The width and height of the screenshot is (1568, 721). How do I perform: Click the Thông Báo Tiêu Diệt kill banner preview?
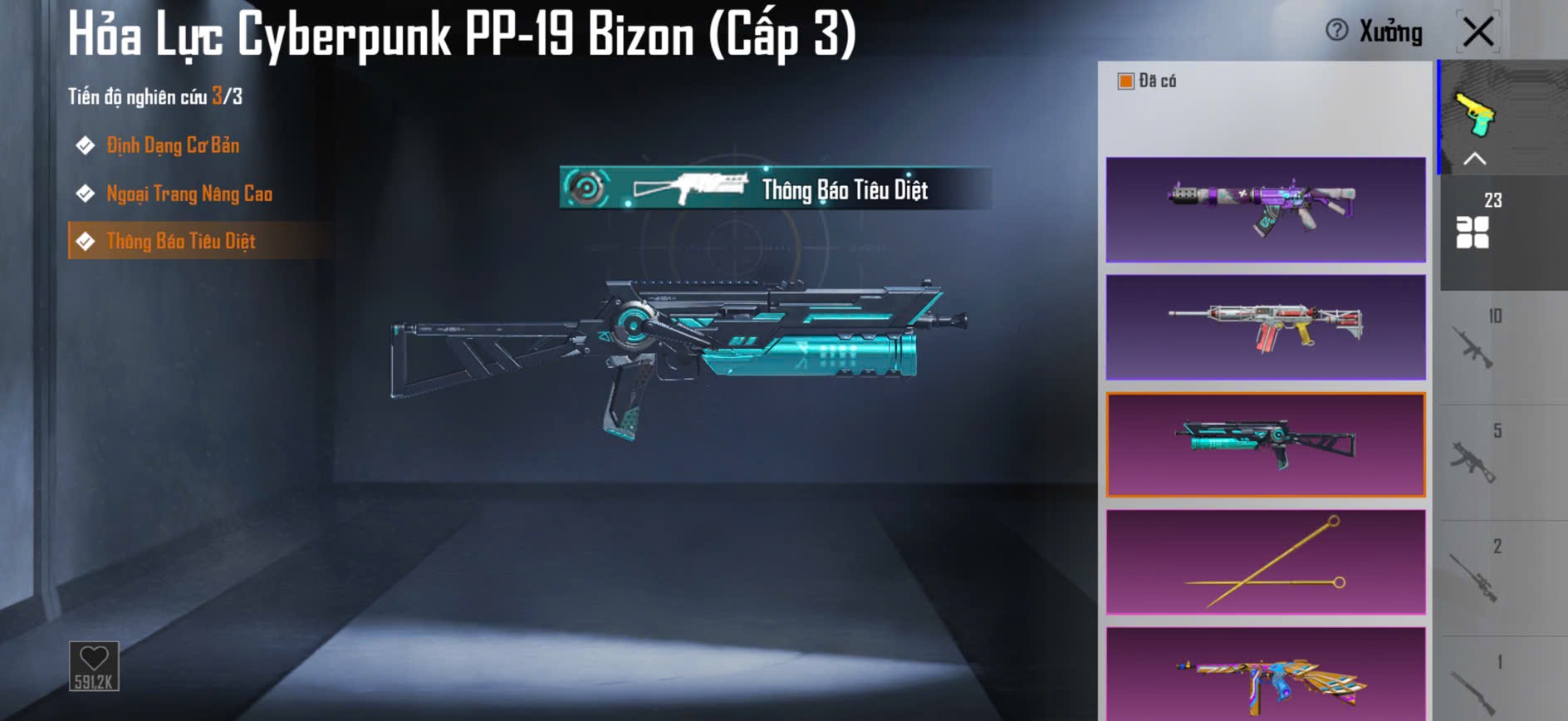tap(774, 189)
